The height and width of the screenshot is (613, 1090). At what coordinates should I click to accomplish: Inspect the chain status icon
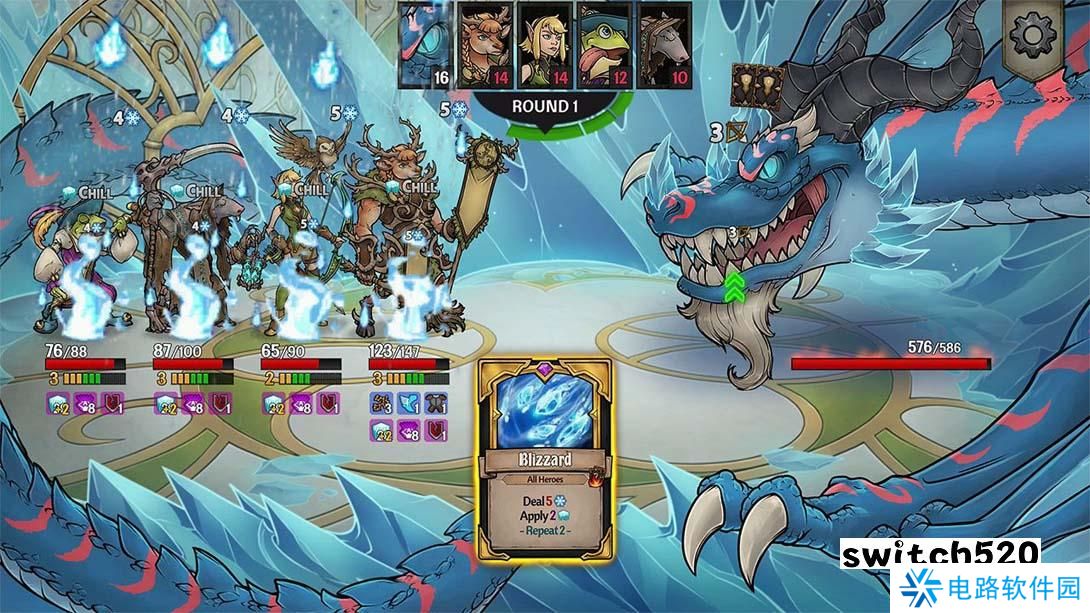tap(382, 402)
